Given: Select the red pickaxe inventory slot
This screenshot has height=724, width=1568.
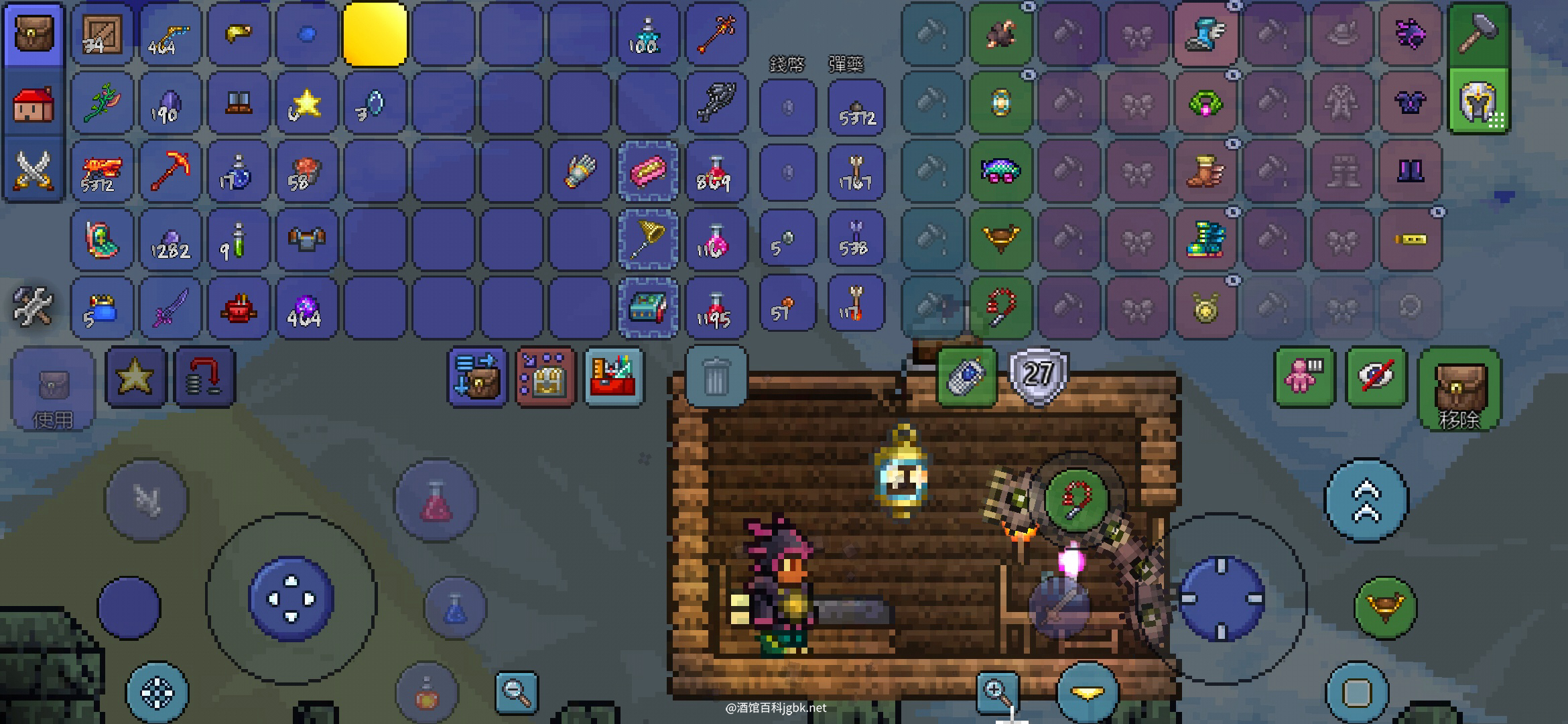Looking at the screenshot, I should coord(170,171).
